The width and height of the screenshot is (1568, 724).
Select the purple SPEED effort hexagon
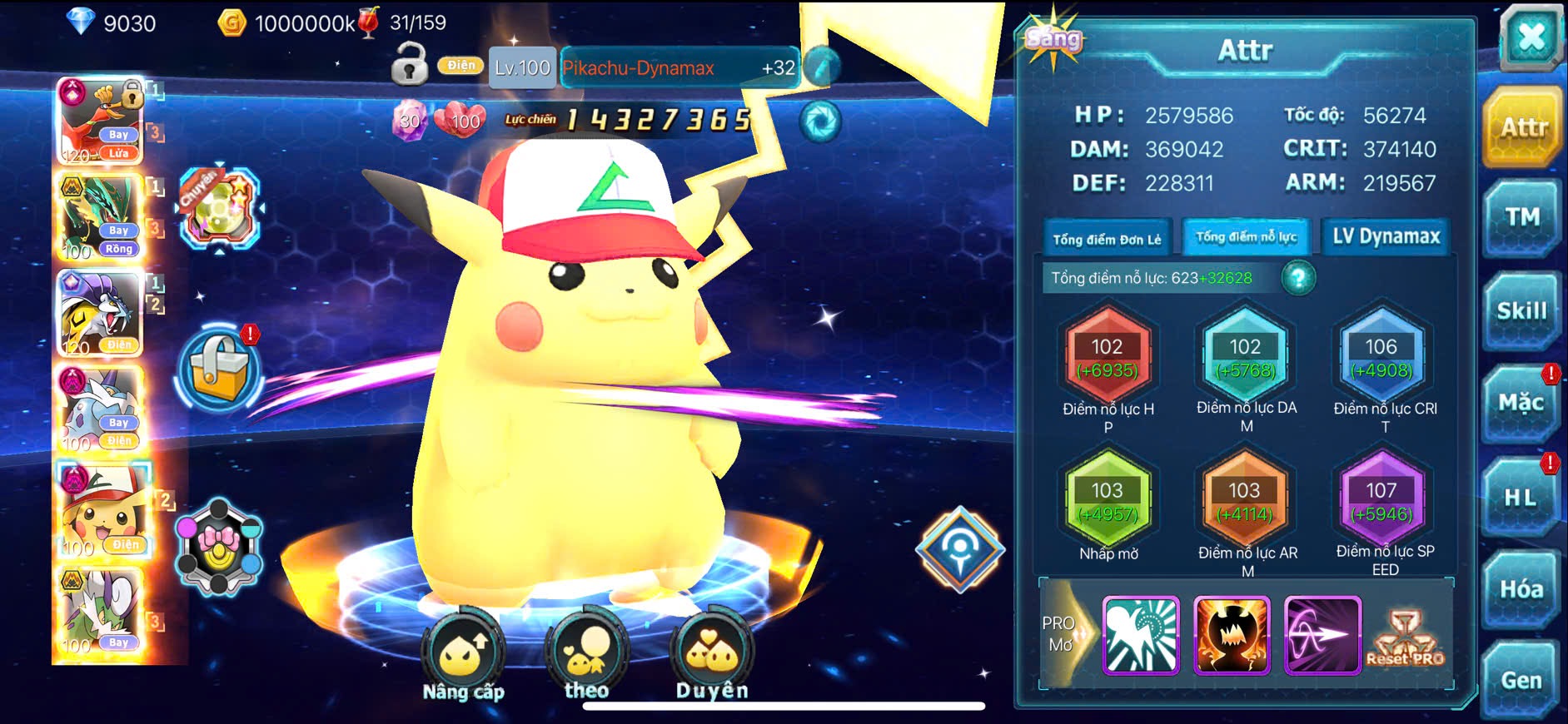(x=1381, y=502)
